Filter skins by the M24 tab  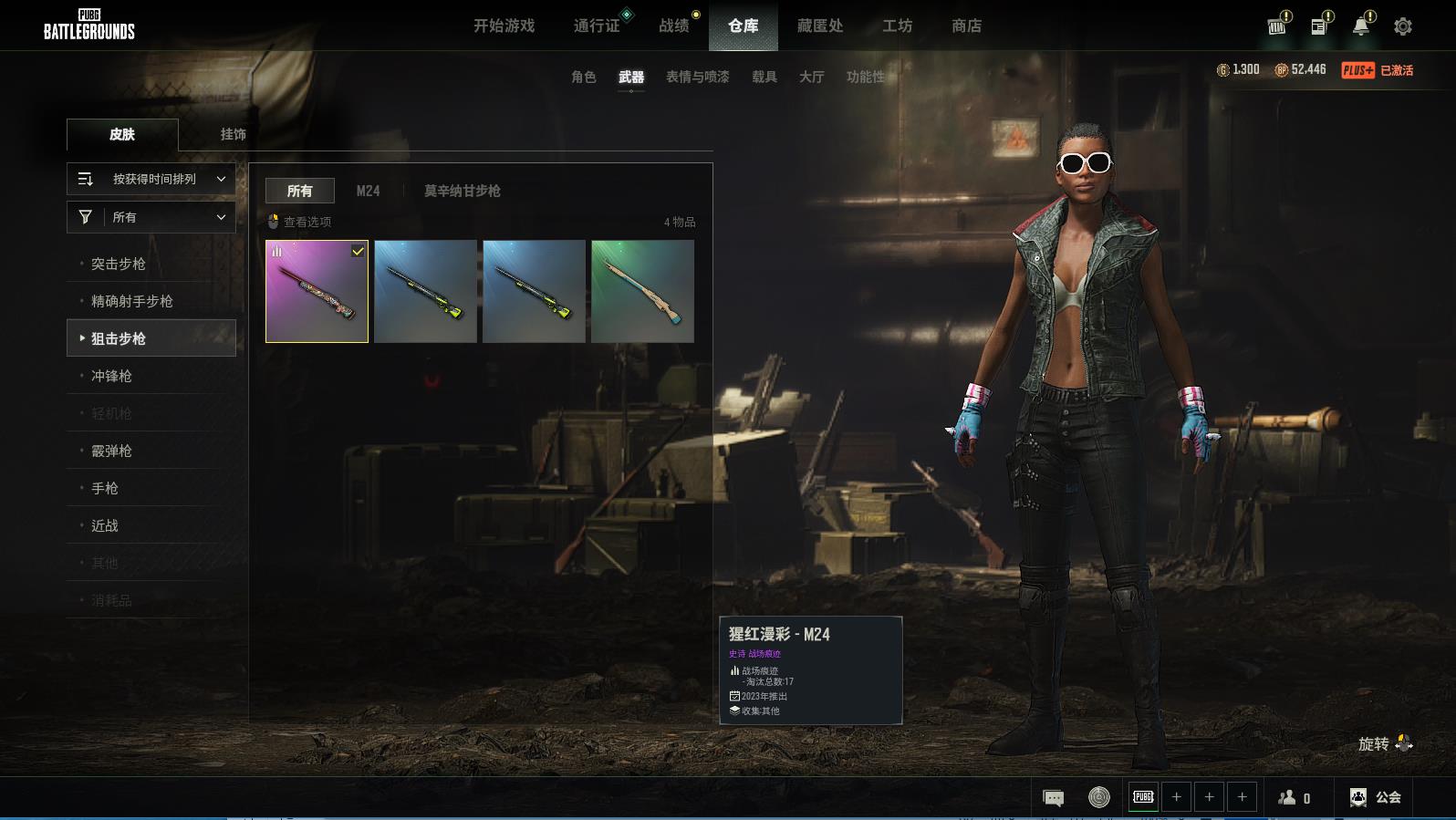coord(368,191)
